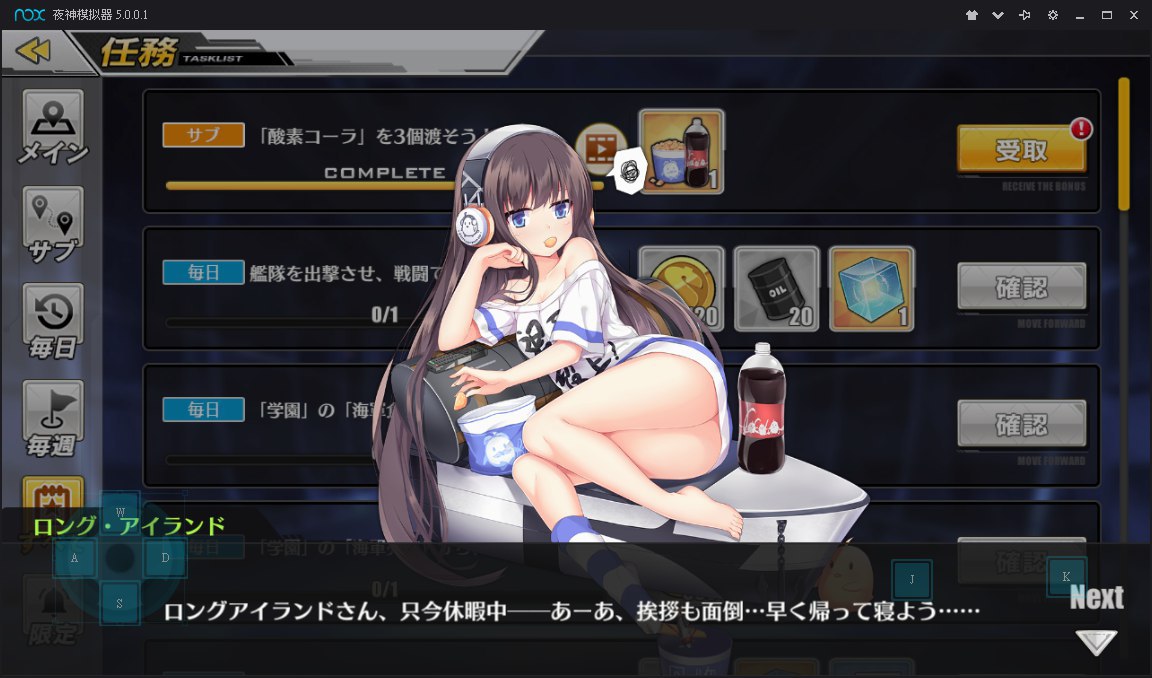
Task: Go back with the double-arrow button
Action: point(33,51)
